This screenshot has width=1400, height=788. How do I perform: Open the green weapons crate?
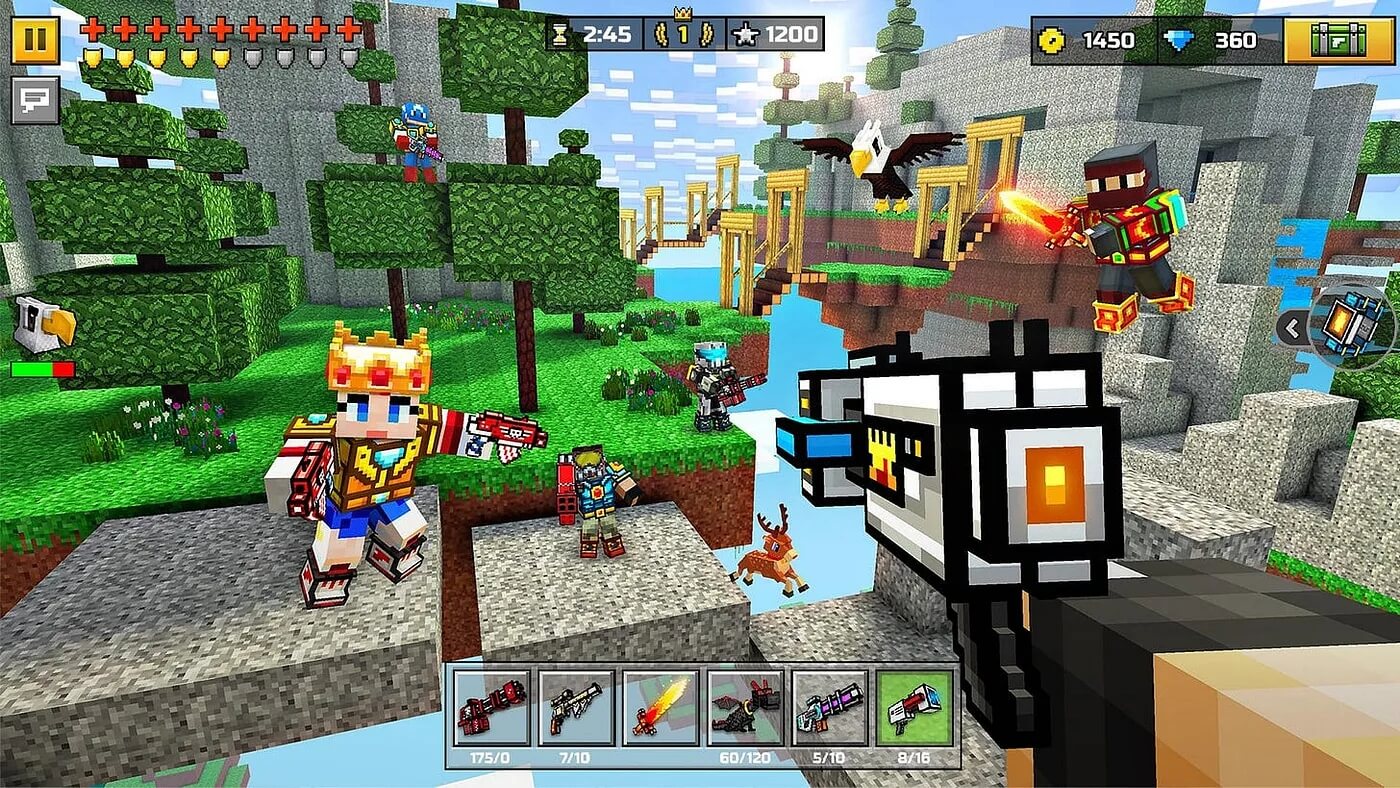point(1340,38)
